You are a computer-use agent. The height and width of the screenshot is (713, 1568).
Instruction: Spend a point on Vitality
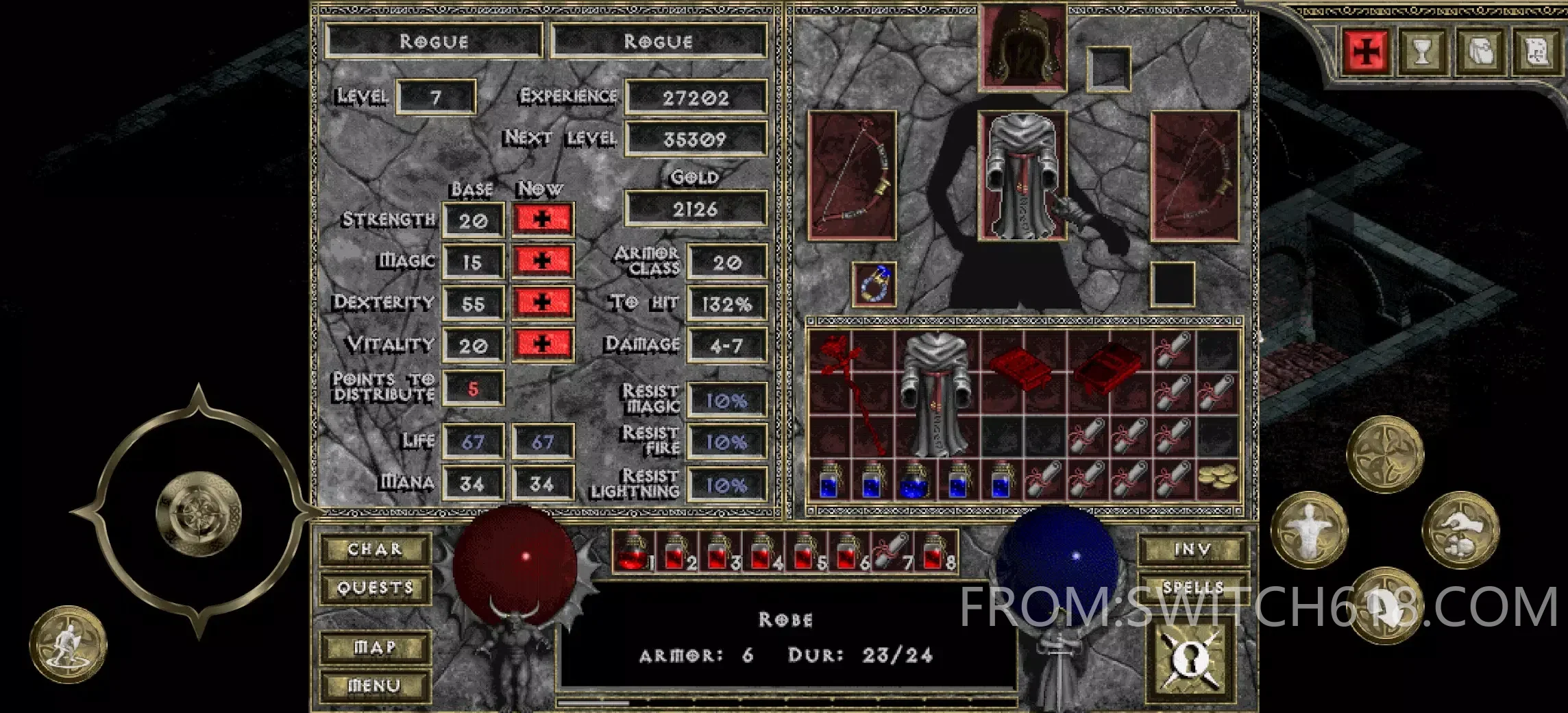tap(542, 344)
